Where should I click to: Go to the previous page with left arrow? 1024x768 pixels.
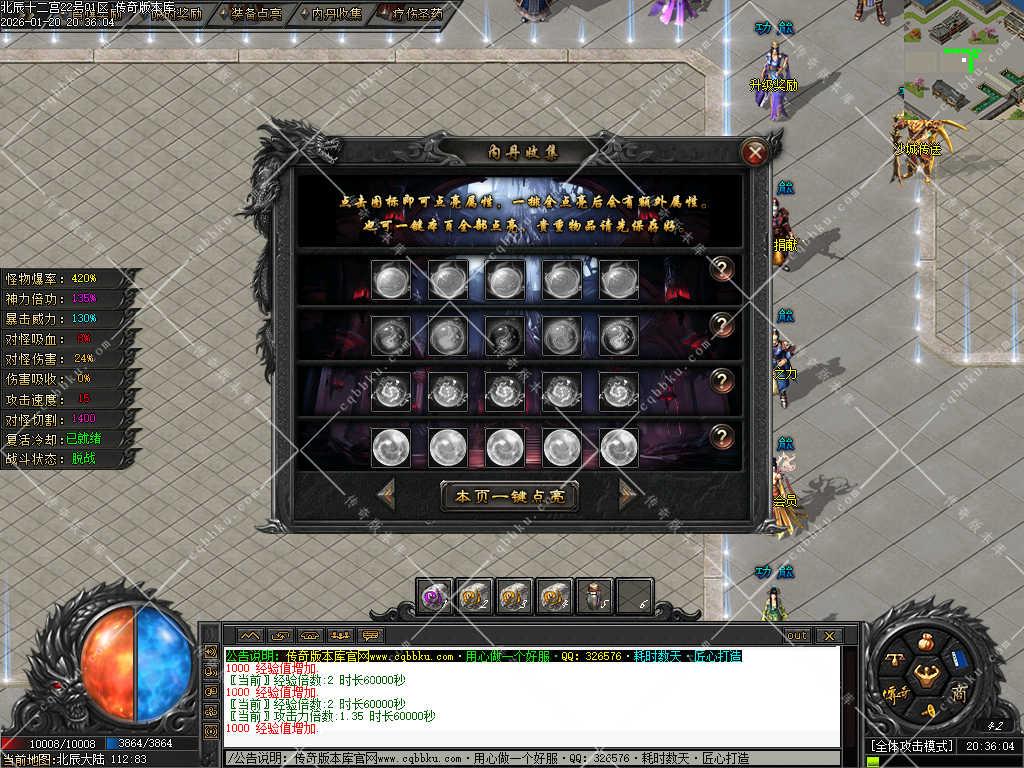[386, 494]
